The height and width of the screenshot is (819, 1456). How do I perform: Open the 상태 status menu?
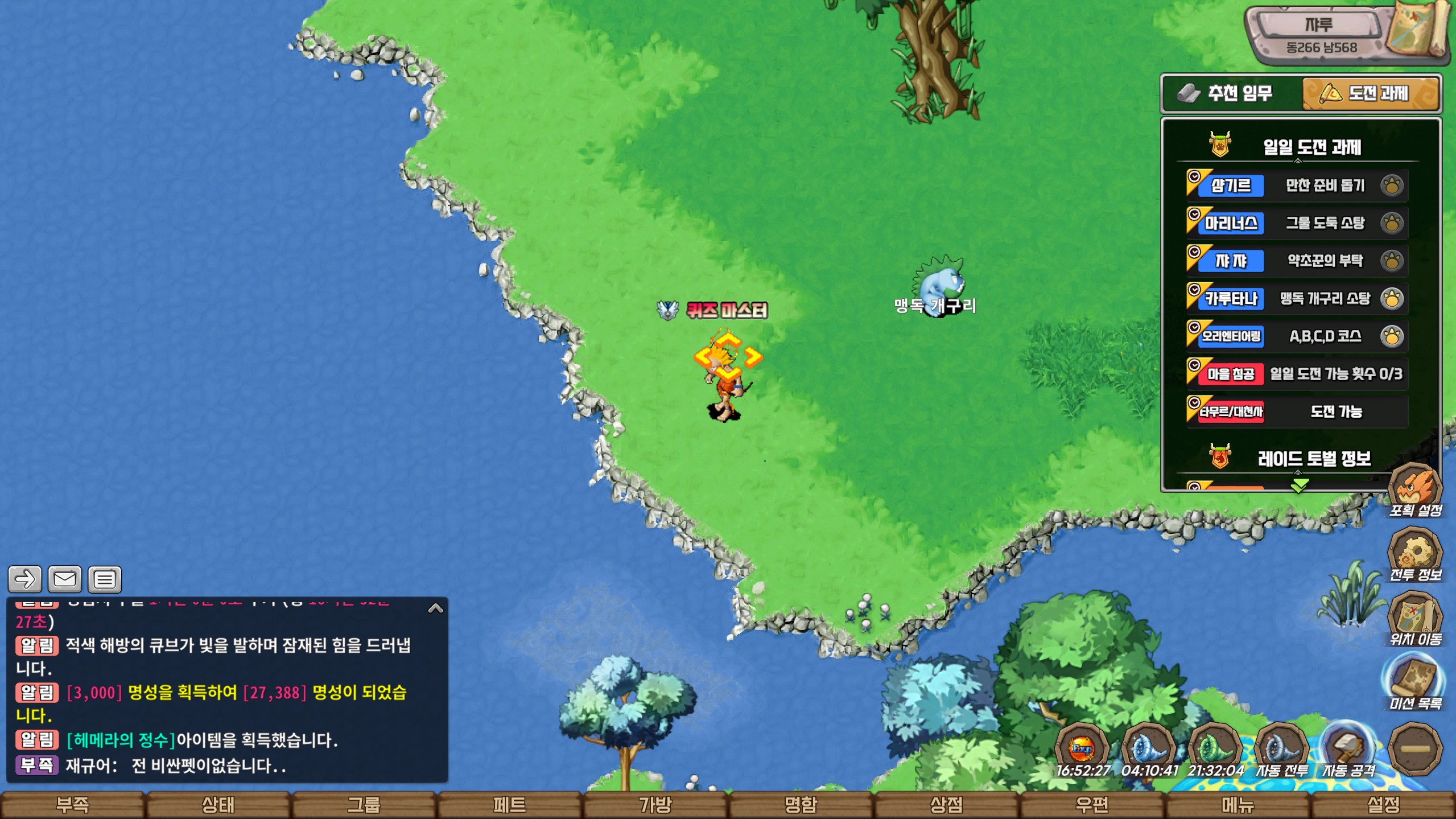218,805
